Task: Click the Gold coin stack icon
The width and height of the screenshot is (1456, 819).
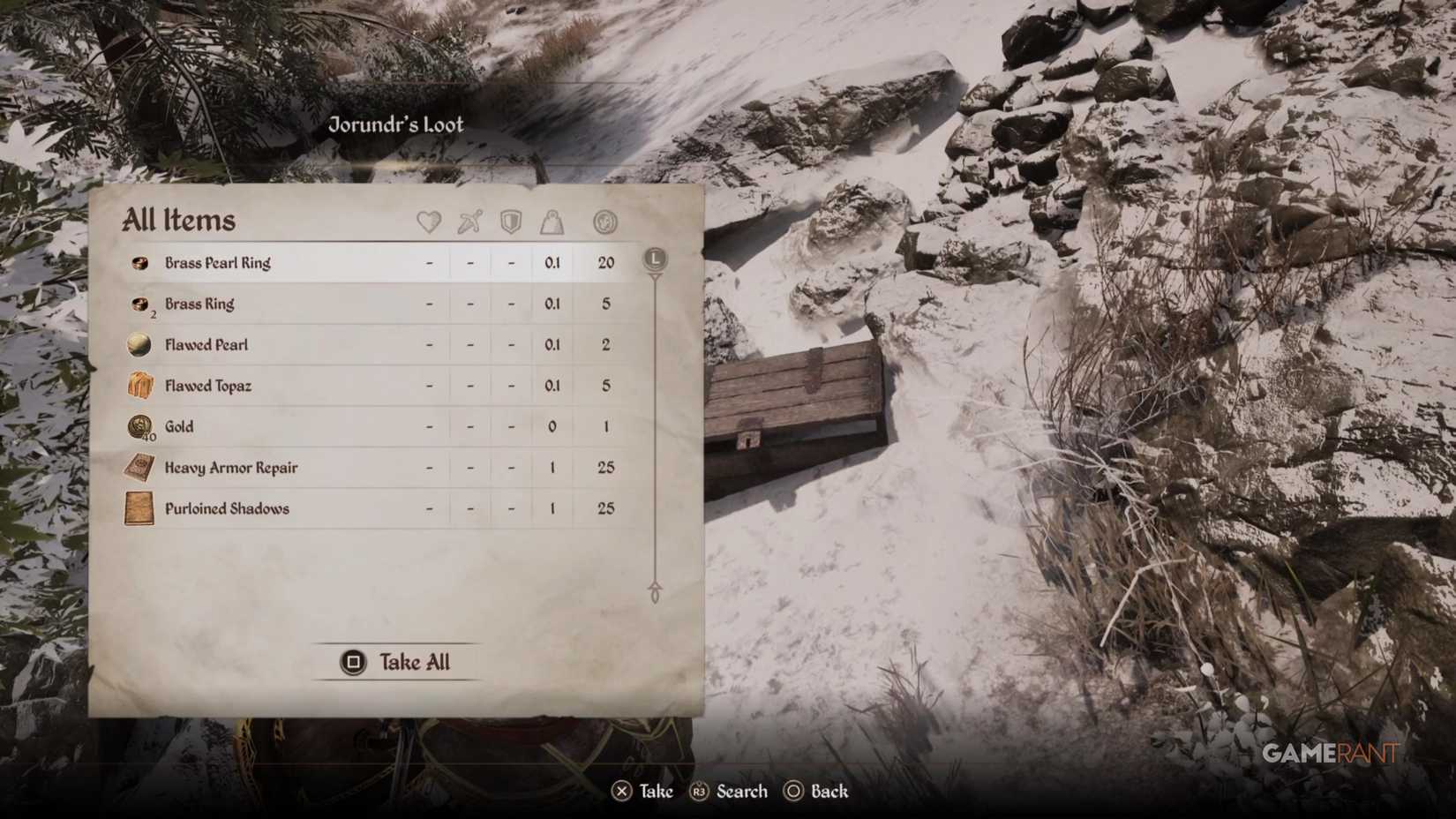Action: (x=139, y=426)
